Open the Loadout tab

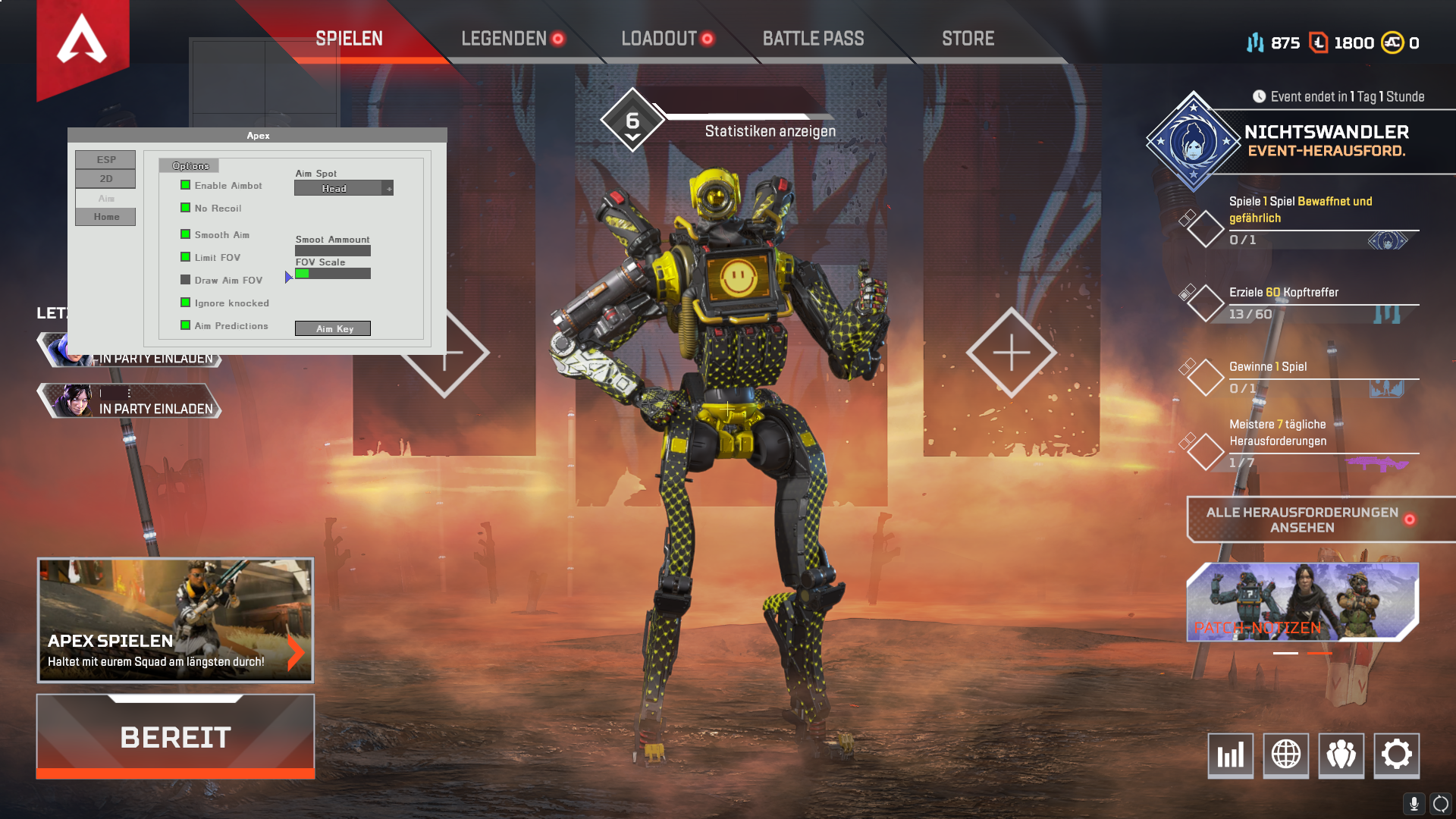(659, 39)
